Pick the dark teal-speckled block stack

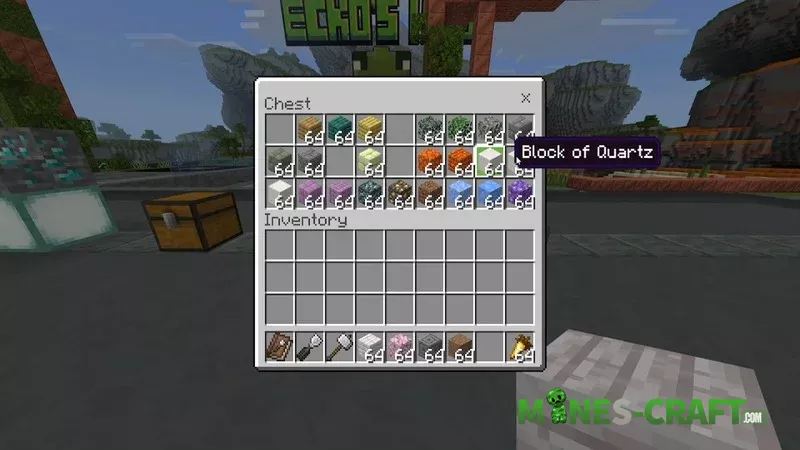370,191
